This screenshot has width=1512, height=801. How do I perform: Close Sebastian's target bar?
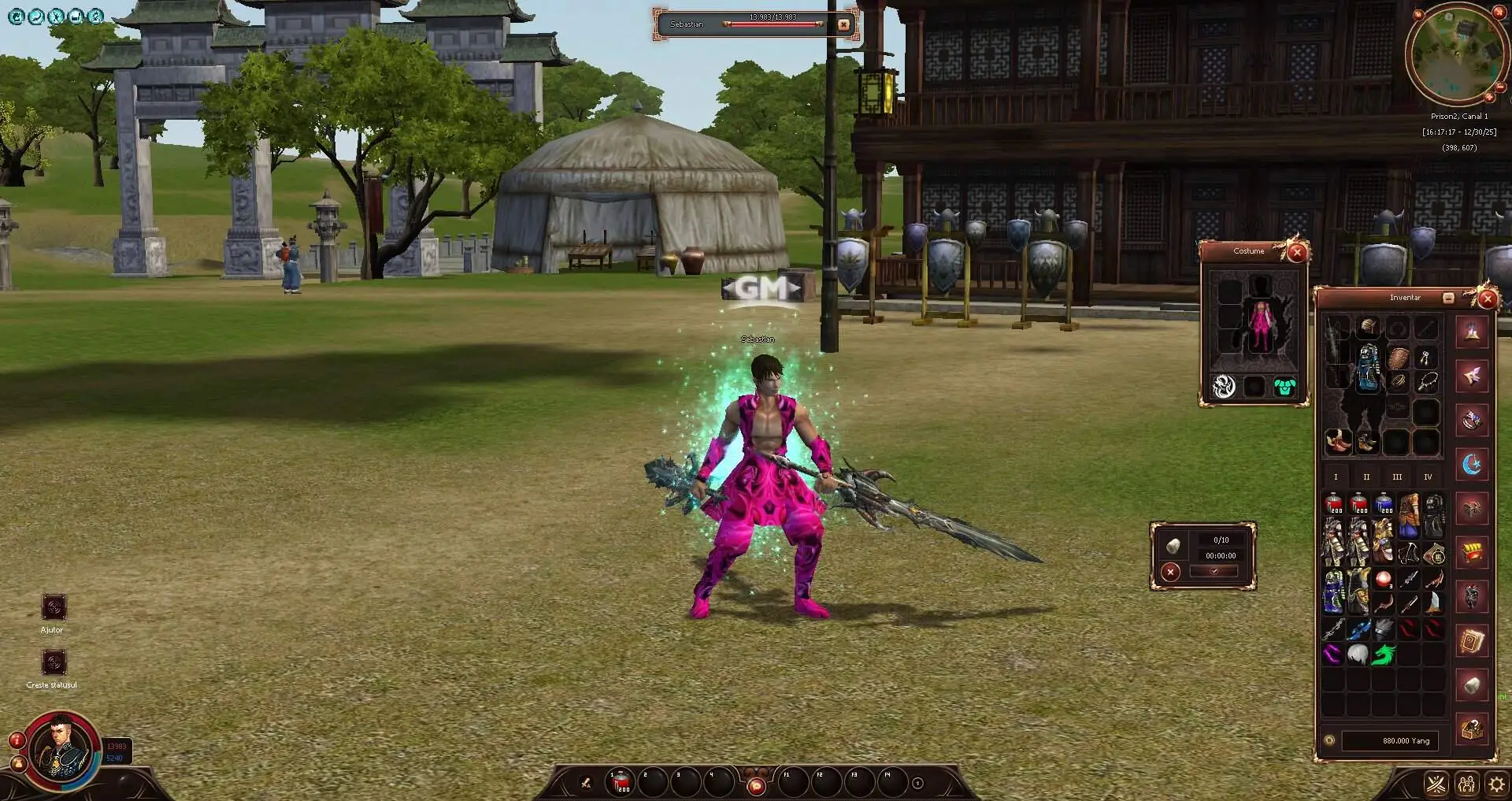pyautogui.click(x=844, y=24)
